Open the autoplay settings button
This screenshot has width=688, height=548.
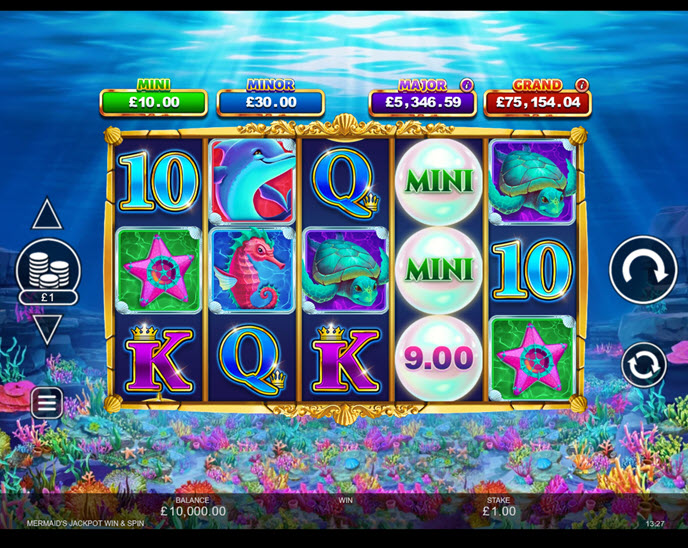click(x=643, y=365)
